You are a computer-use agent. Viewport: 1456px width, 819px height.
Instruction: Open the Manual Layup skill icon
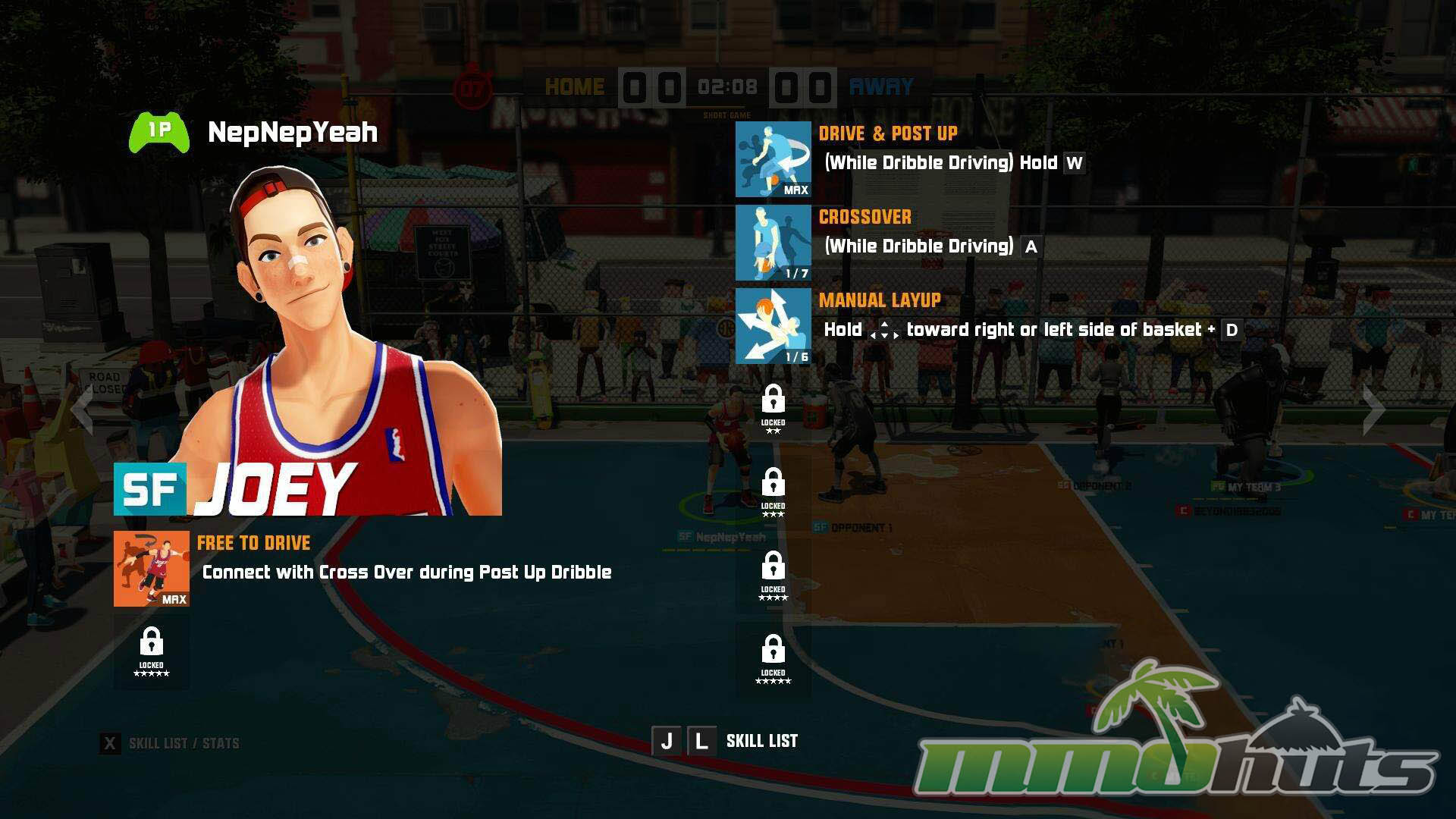(x=773, y=326)
